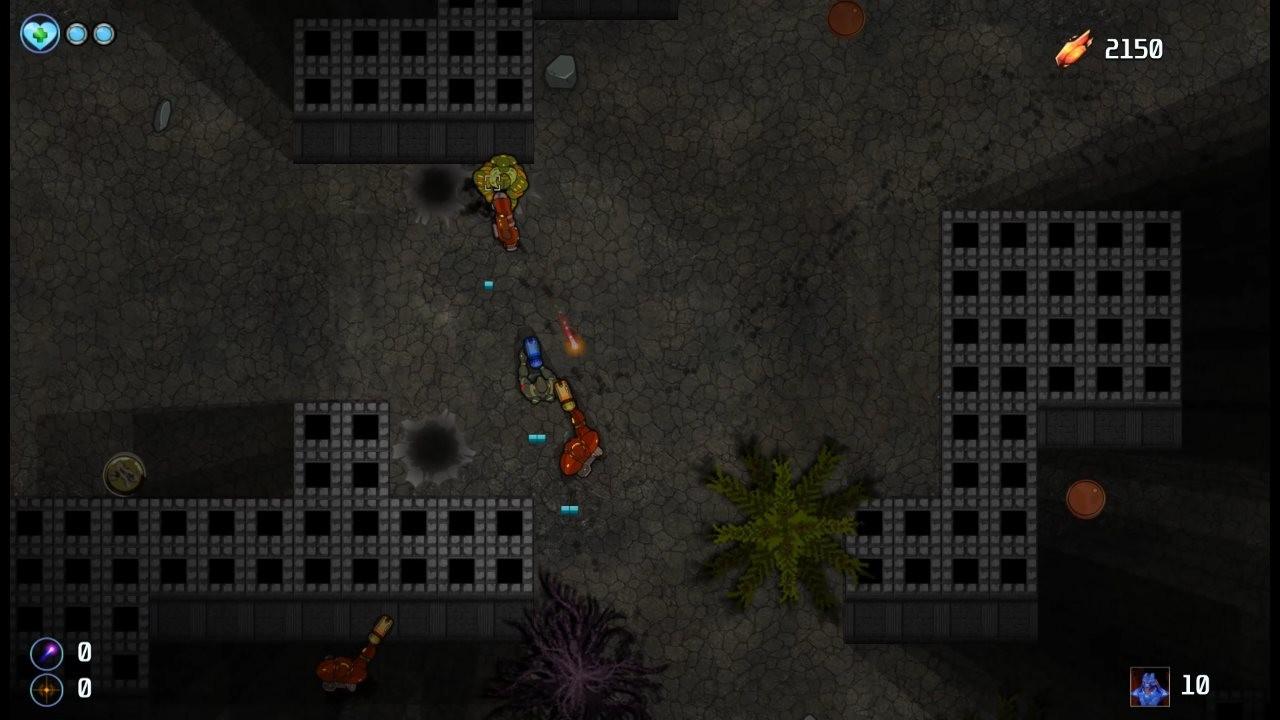The width and height of the screenshot is (1280, 720).
Task: Click the 2150 crystal counter text
Action: (x=1133, y=48)
